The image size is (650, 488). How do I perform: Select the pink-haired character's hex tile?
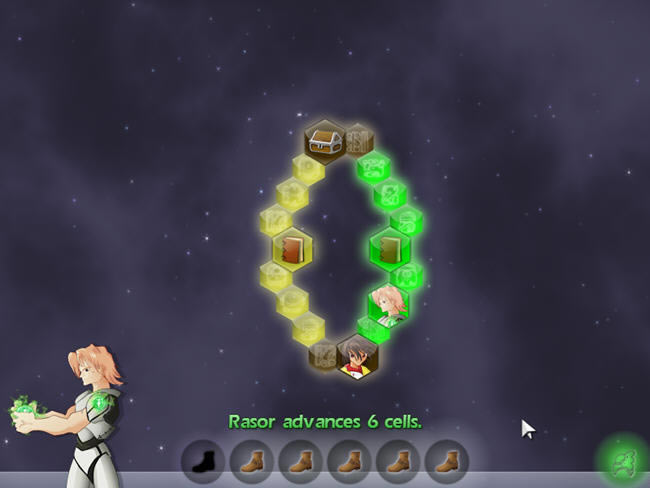387,302
